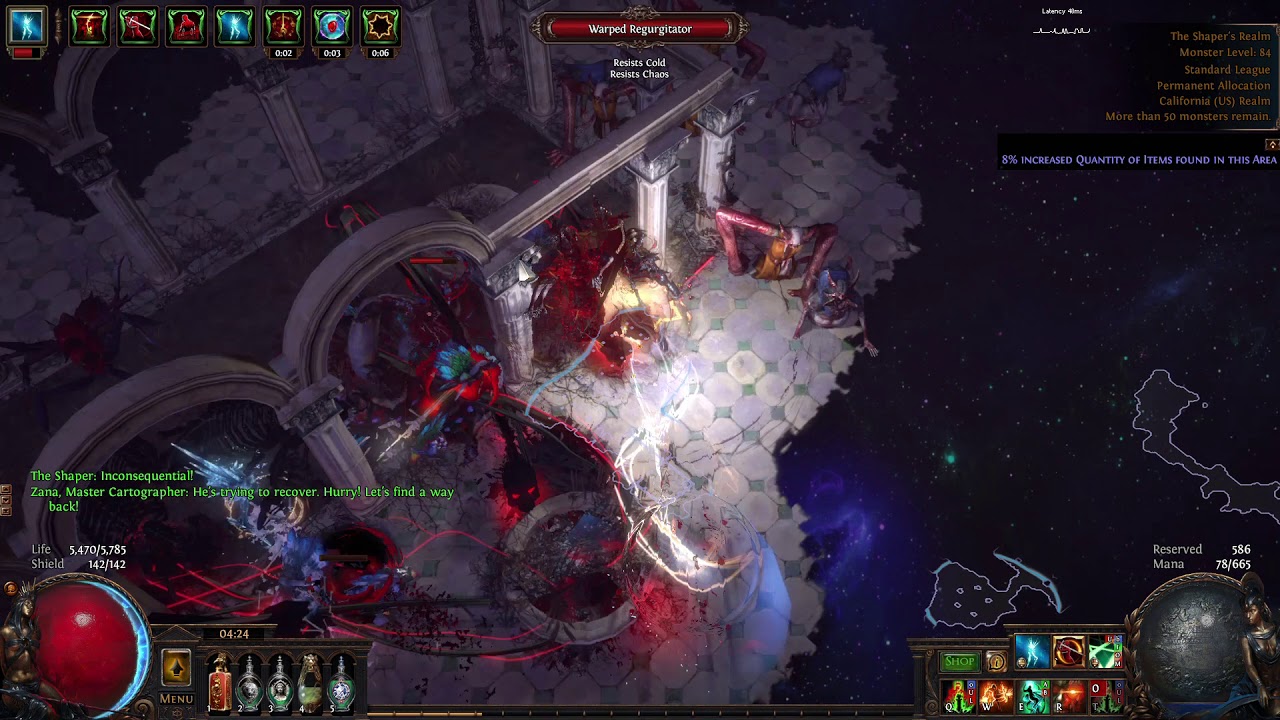The image size is (1280, 720).
Task: Click the buff icon with 0:06 timer
Action: point(380,27)
